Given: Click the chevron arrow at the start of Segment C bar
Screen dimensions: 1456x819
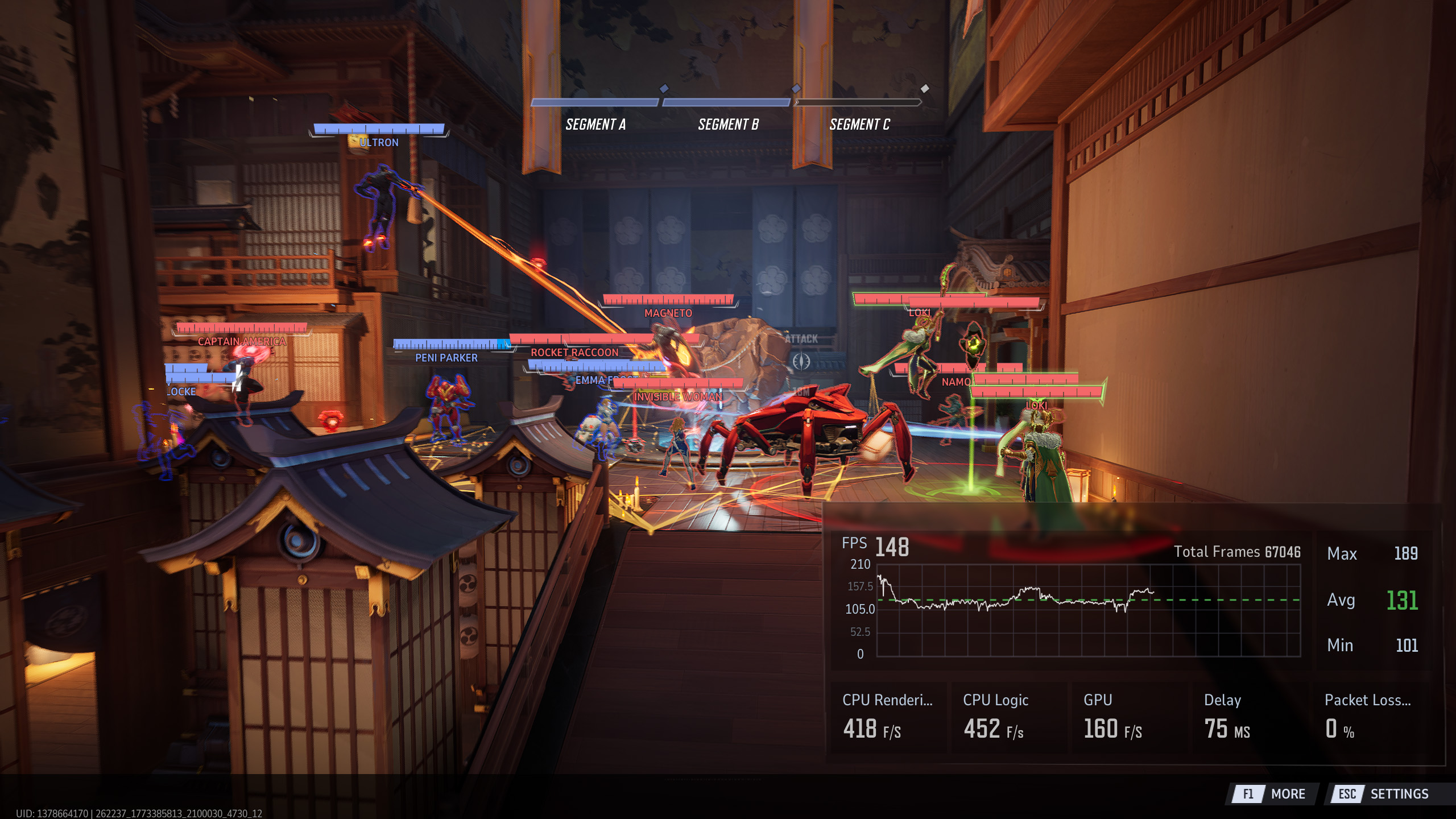Looking at the screenshot, I should click(x=798, y=103).
